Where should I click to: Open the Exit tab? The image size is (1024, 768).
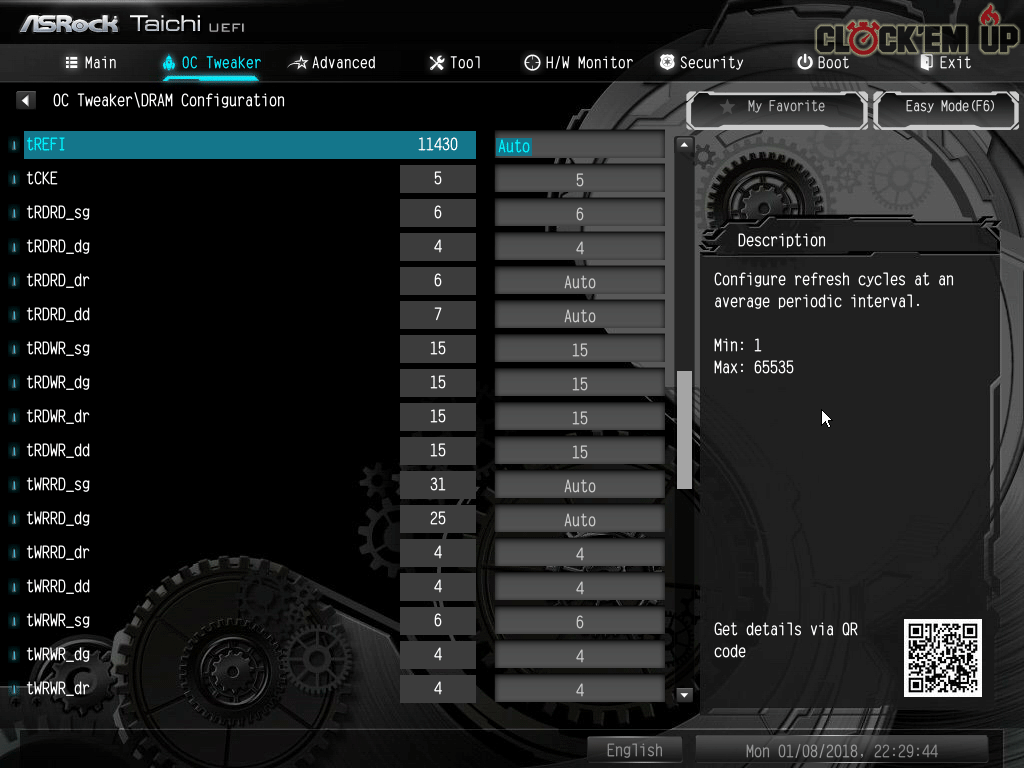point(945,63)
